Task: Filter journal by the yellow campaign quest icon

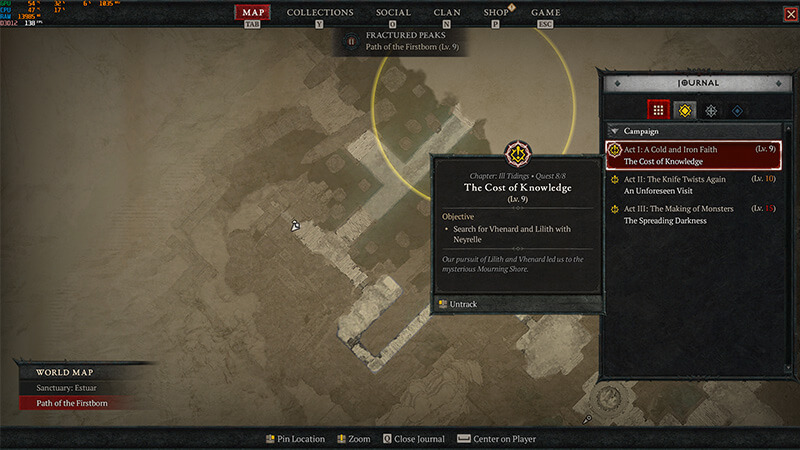Action: (684, 110)
